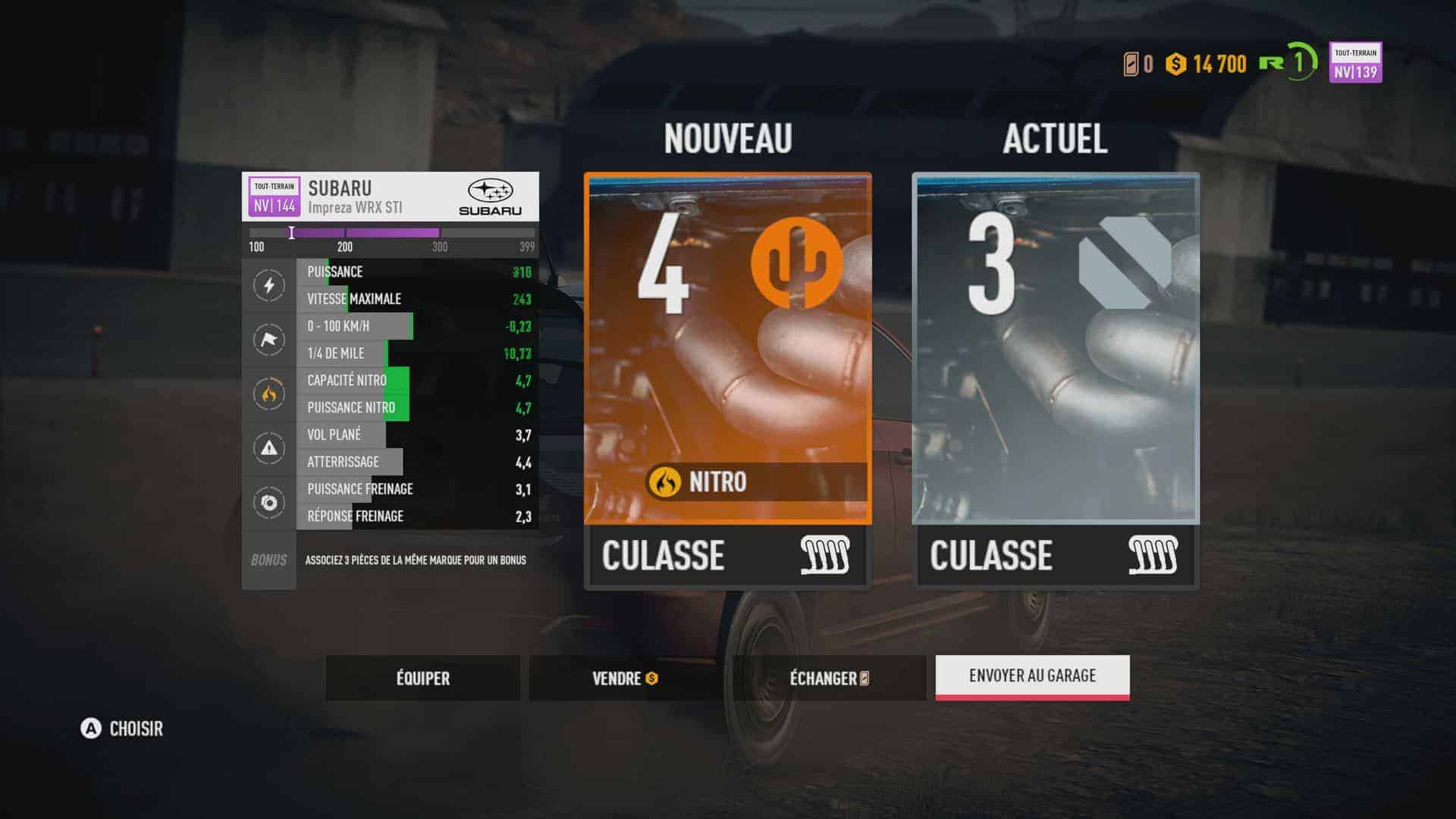The image size is (1456, 819).
Task: Send part with Envoyer au garage
Action: click(1032, 676)
